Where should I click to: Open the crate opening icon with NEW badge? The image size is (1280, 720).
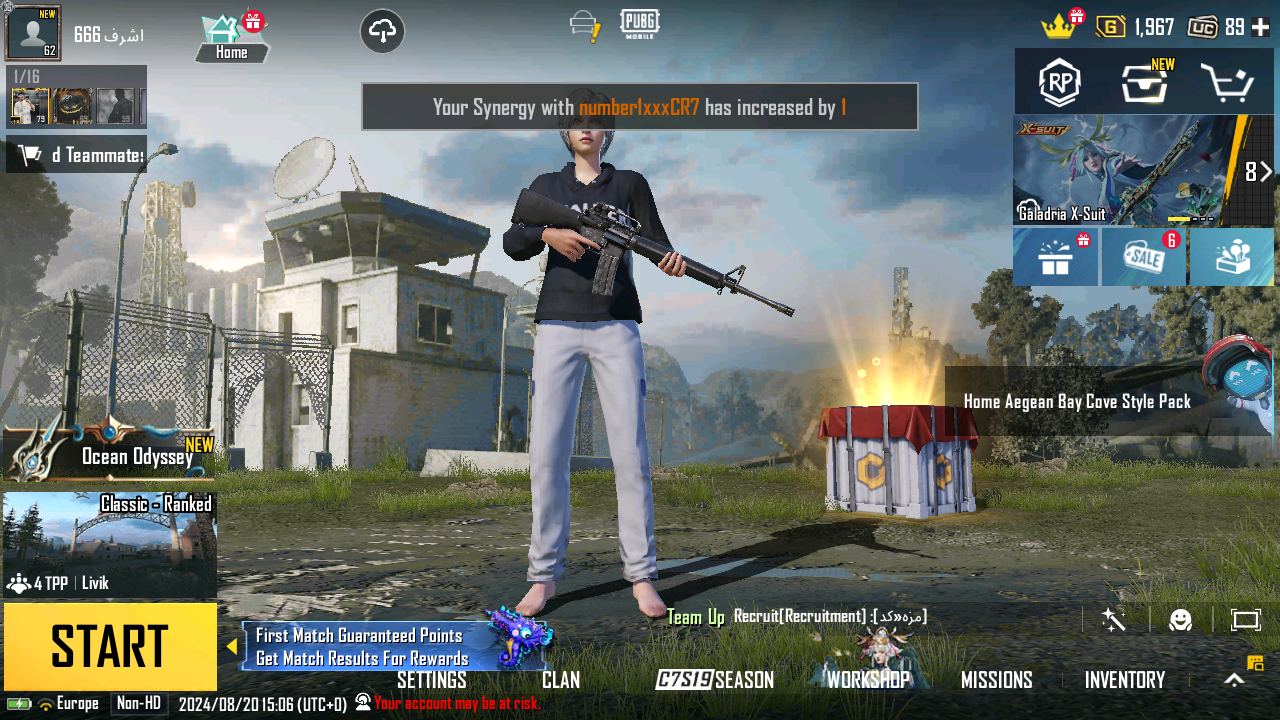coord(1143,83)
